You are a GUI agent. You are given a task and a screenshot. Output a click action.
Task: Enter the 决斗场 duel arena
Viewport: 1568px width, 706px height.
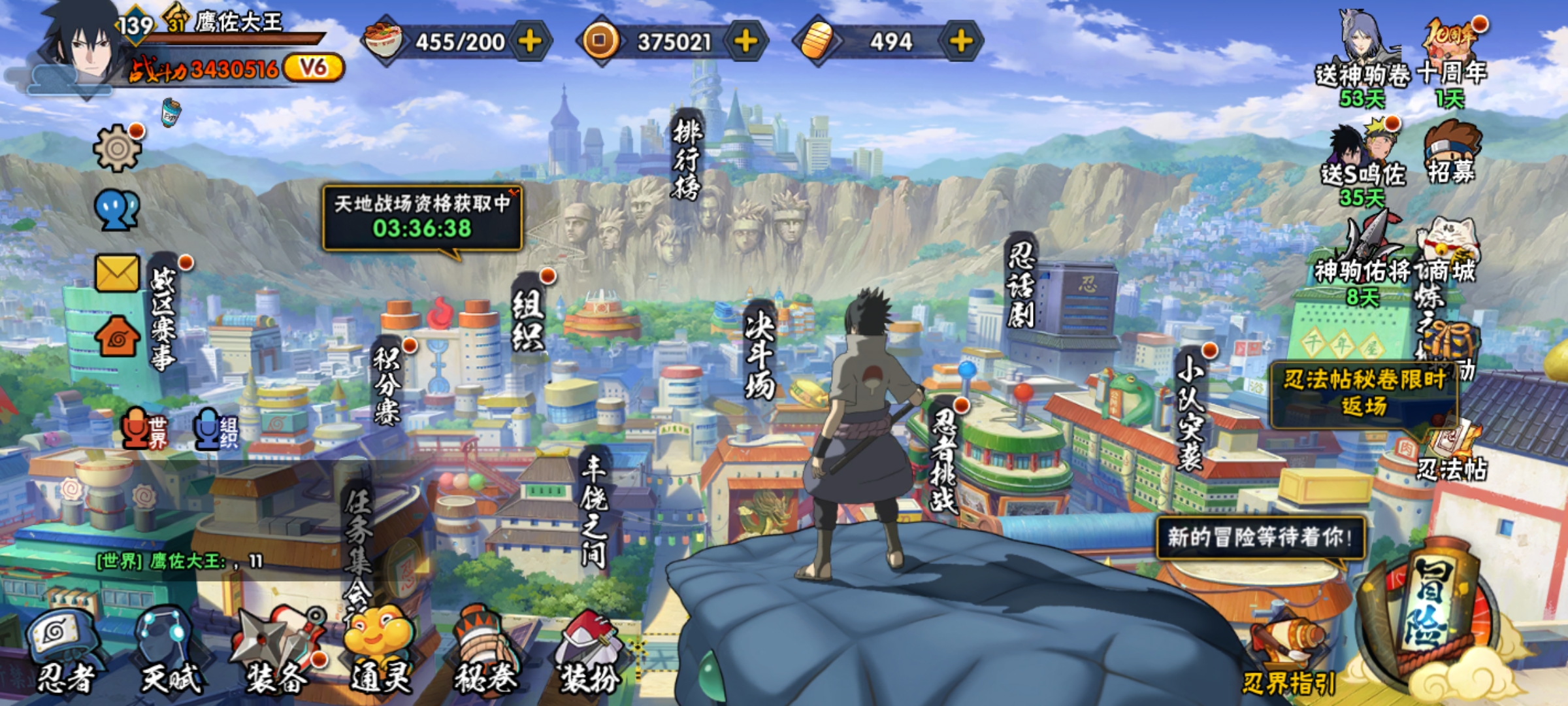tap(760, 353)
